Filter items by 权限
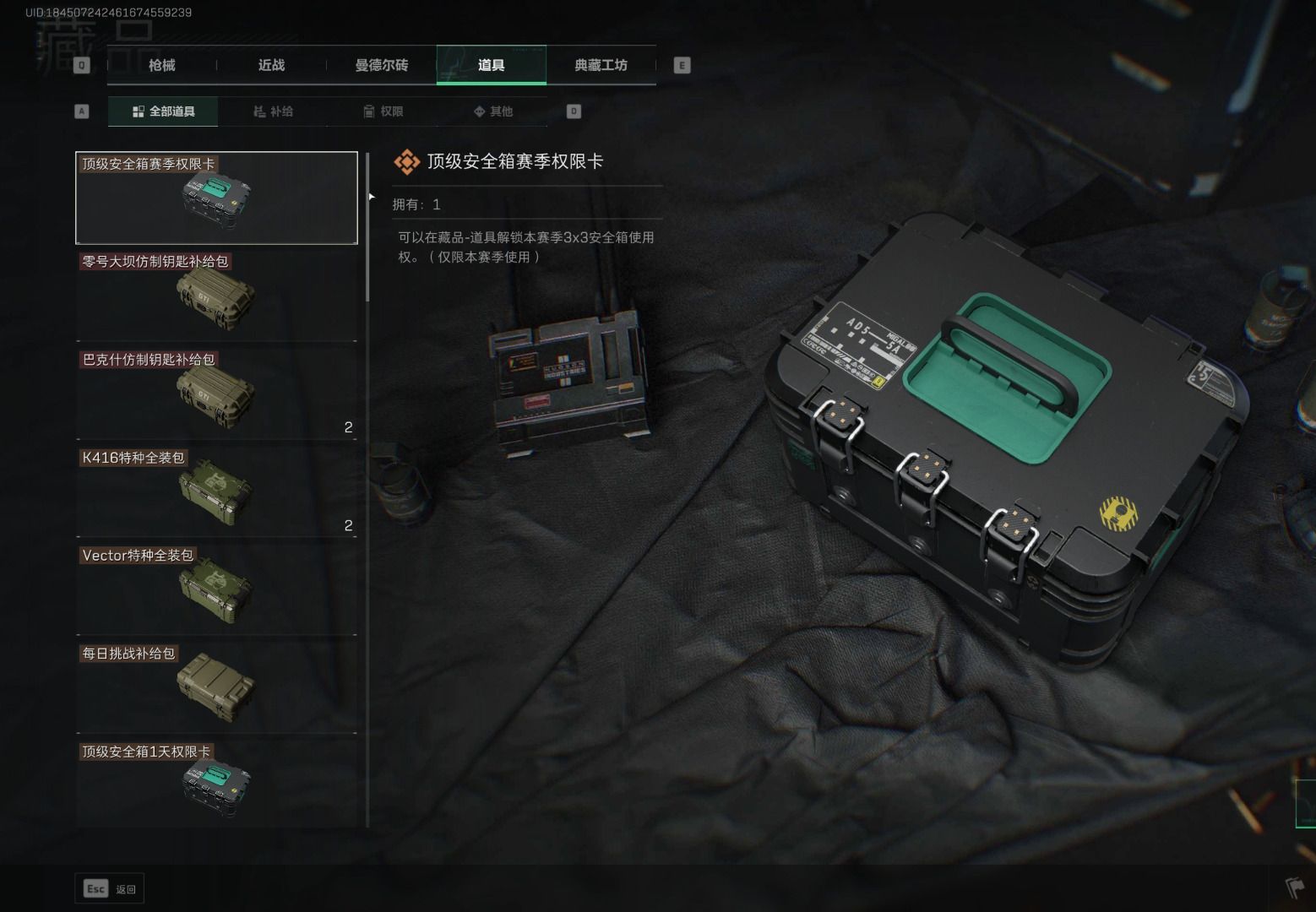This screenshot has width=1316, height=912. [383, 111]
